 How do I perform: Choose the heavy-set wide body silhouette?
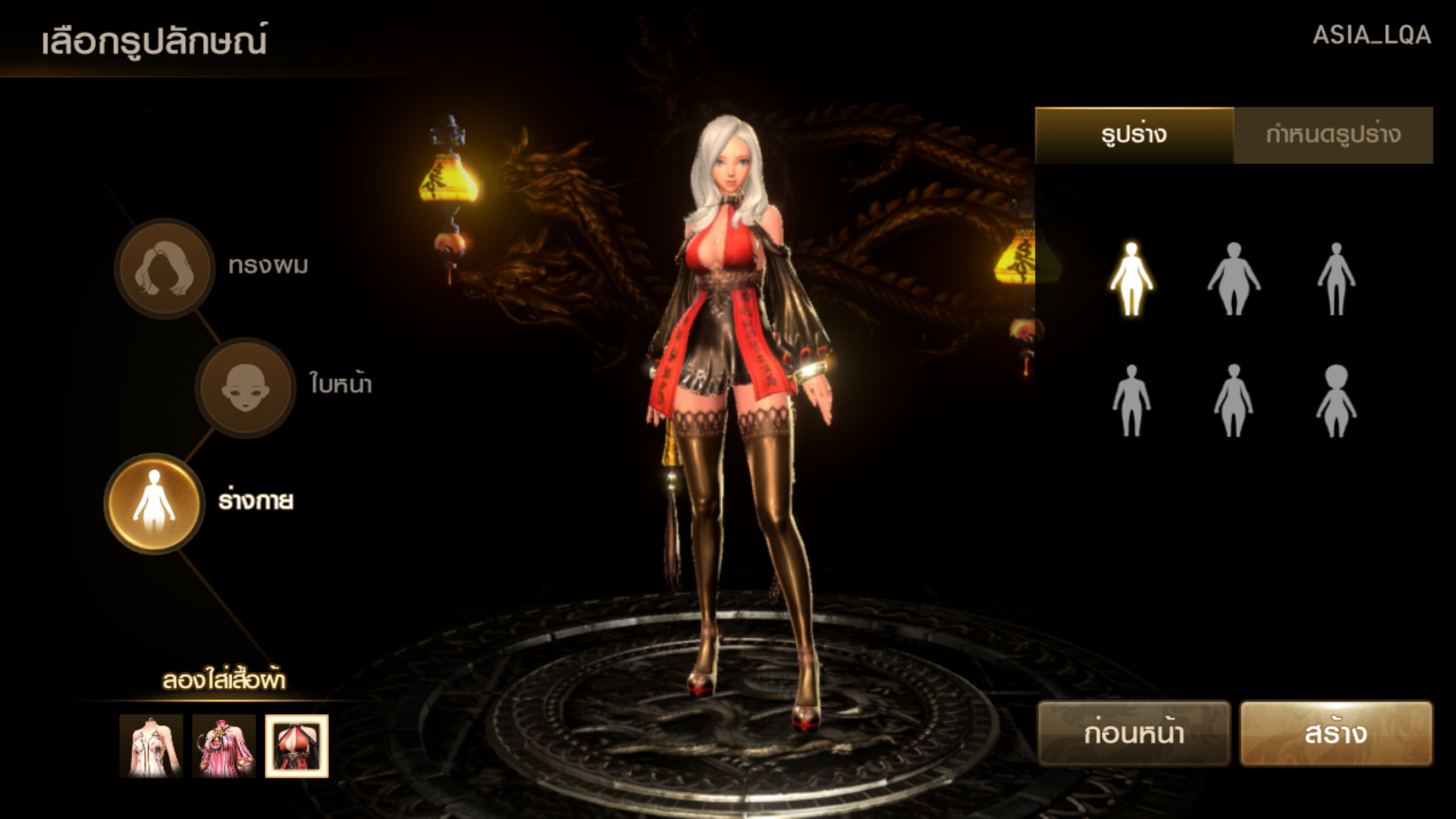tap(1233, 278)
